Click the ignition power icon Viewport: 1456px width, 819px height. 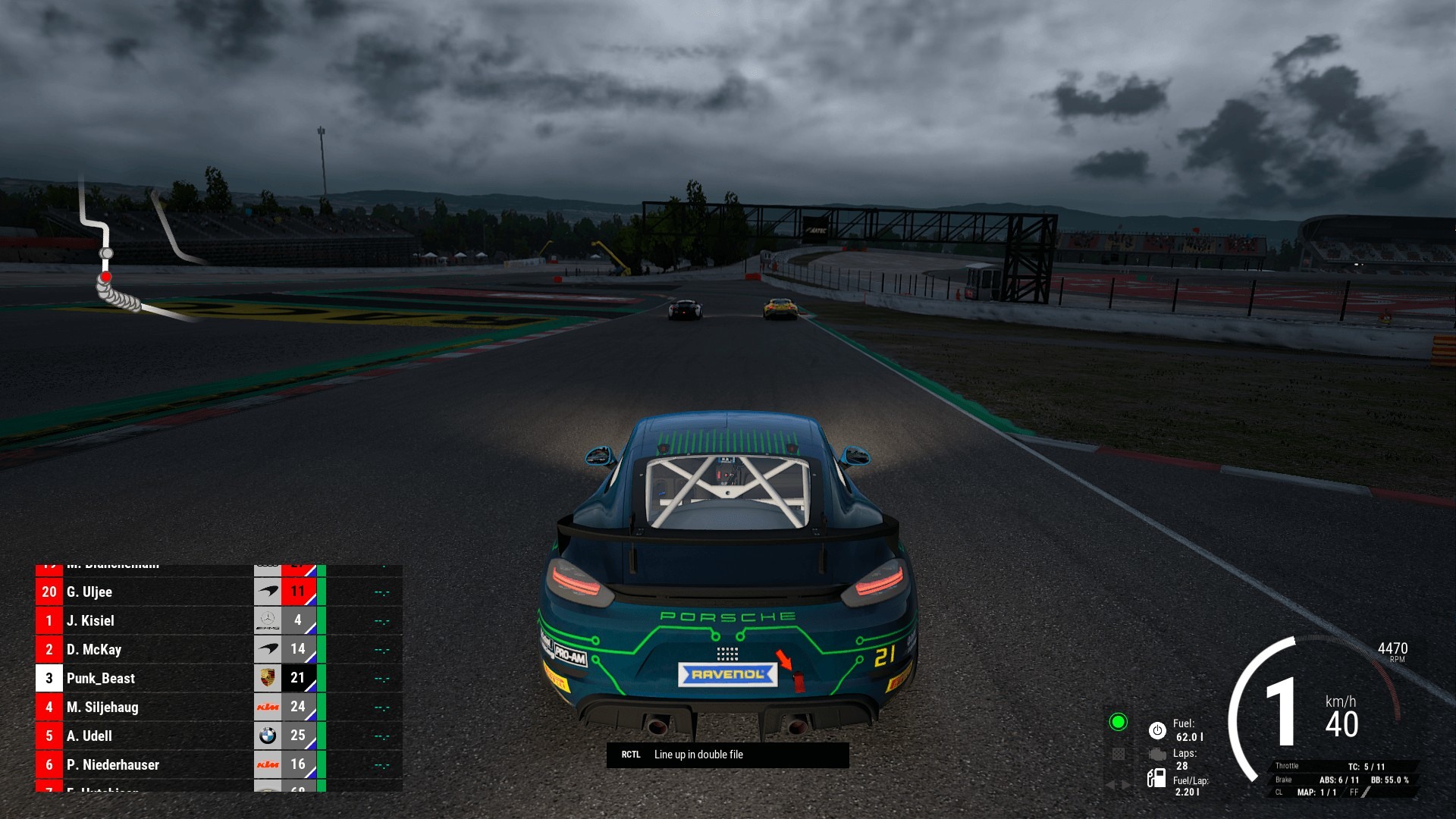pos(1157,730)
